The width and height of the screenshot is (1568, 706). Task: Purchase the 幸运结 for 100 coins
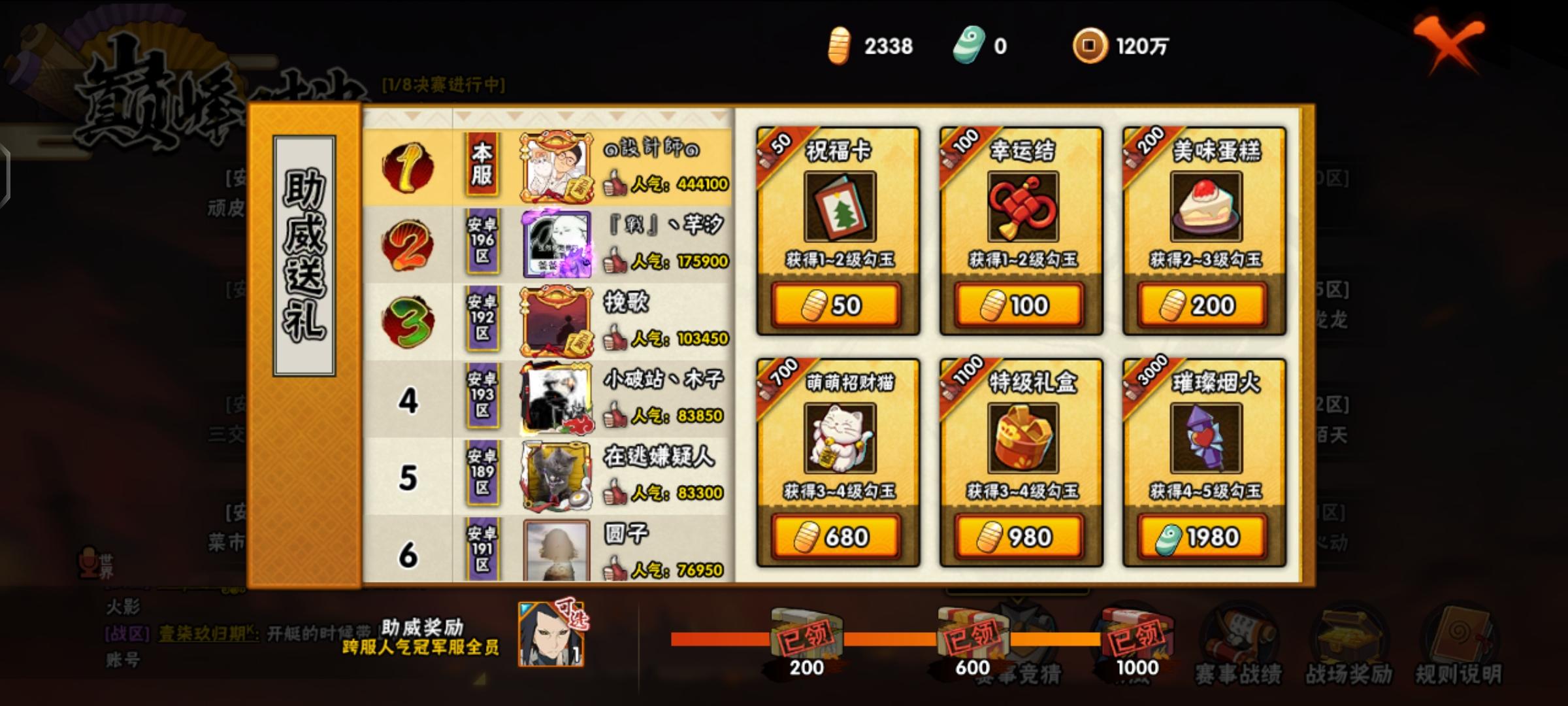click(x=1019, y=303)
